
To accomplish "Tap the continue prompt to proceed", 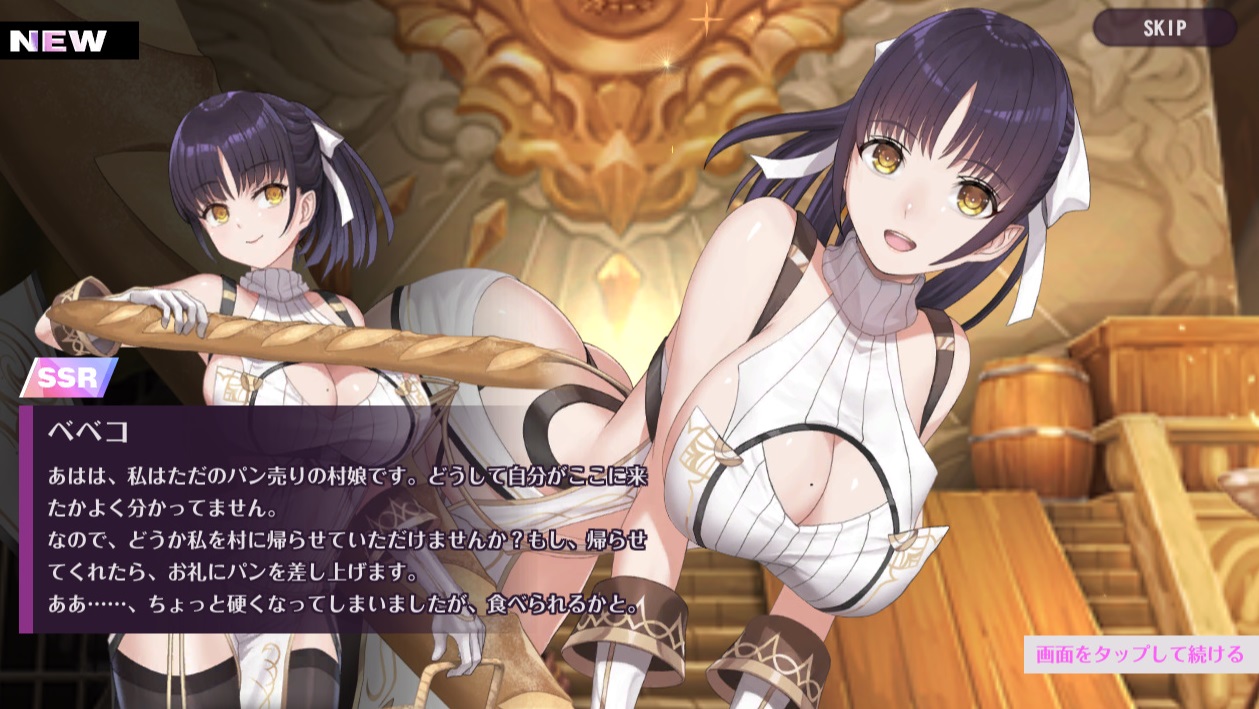I will pyautogui.click(x=1139, y=655).
